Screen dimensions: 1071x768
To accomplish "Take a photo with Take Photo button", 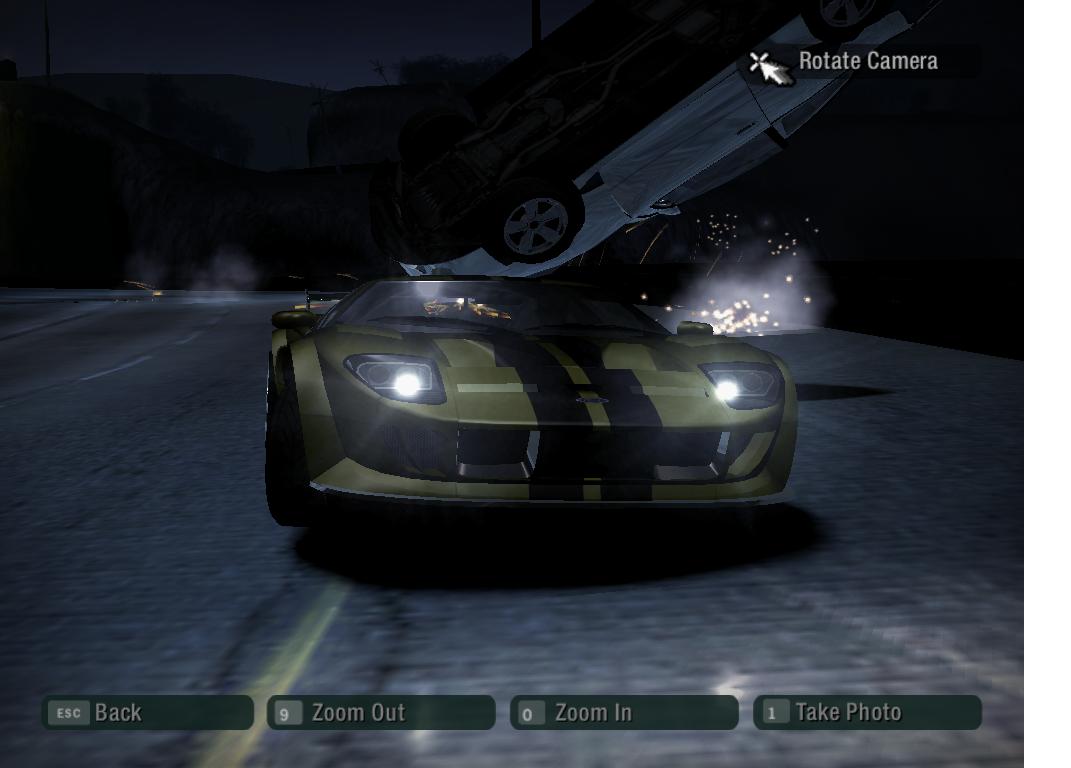I will click(x=867, y=713).
